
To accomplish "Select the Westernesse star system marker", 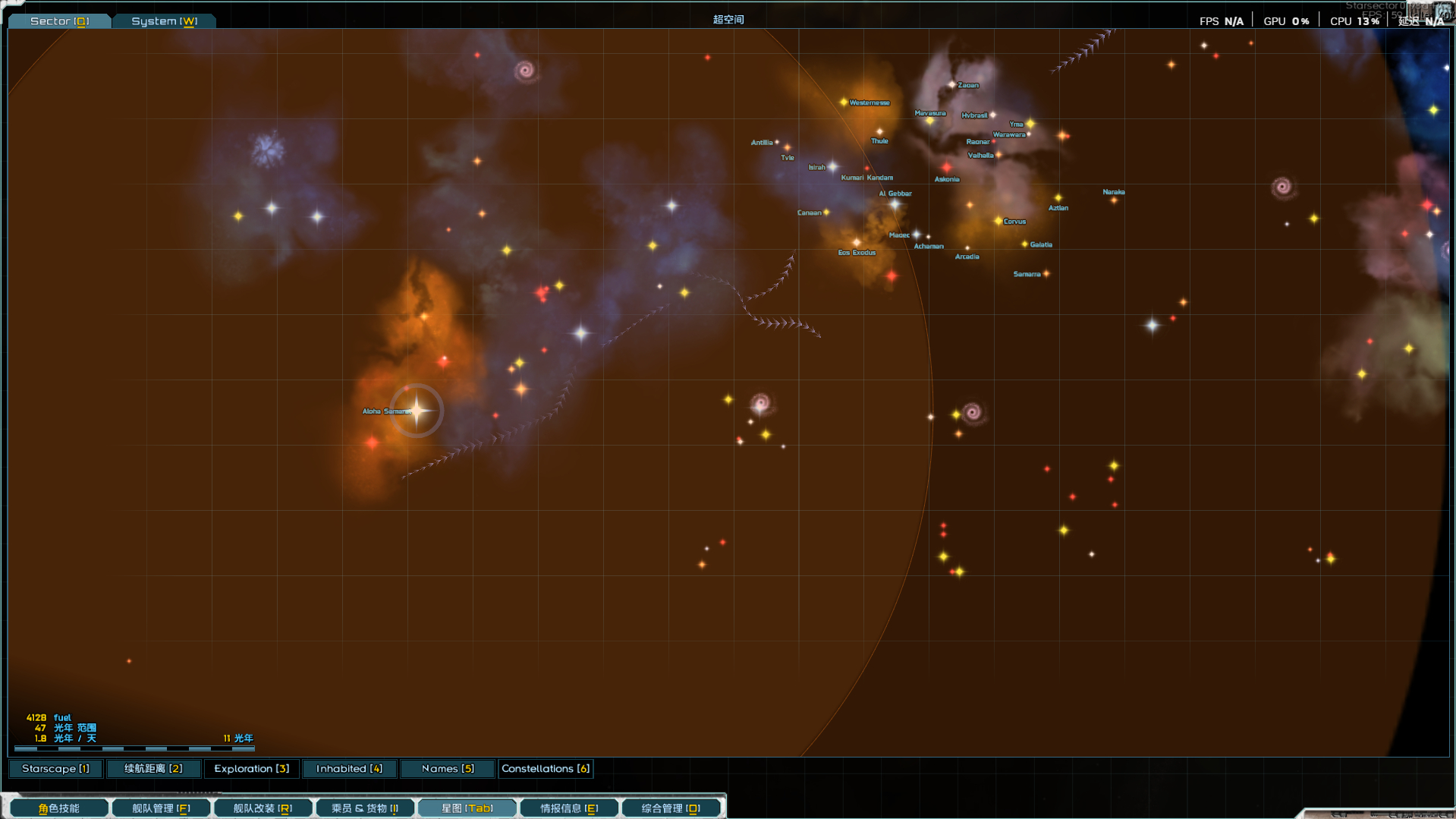I will click(x=844, y=102).
